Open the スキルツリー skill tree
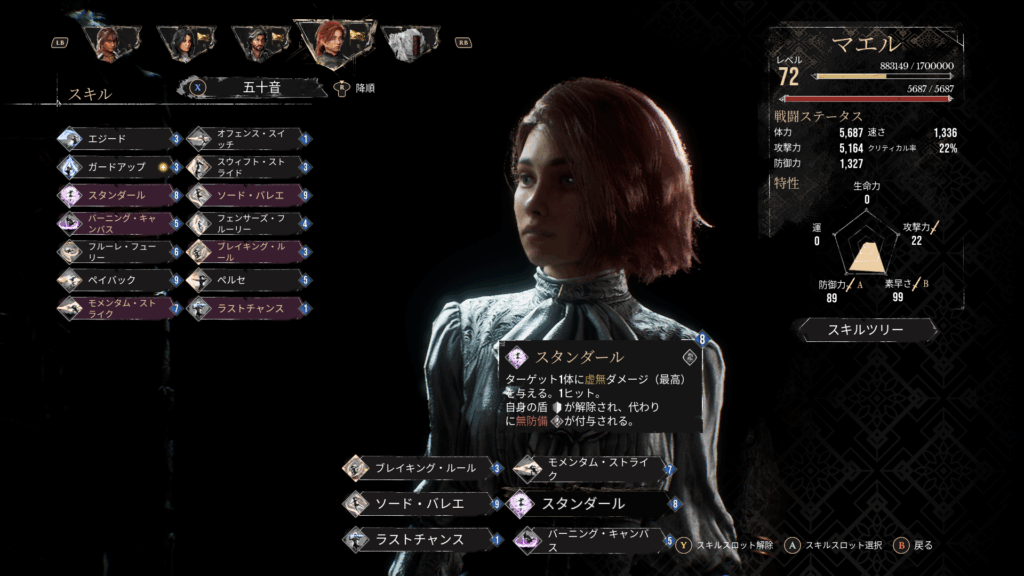 [867, 329]
